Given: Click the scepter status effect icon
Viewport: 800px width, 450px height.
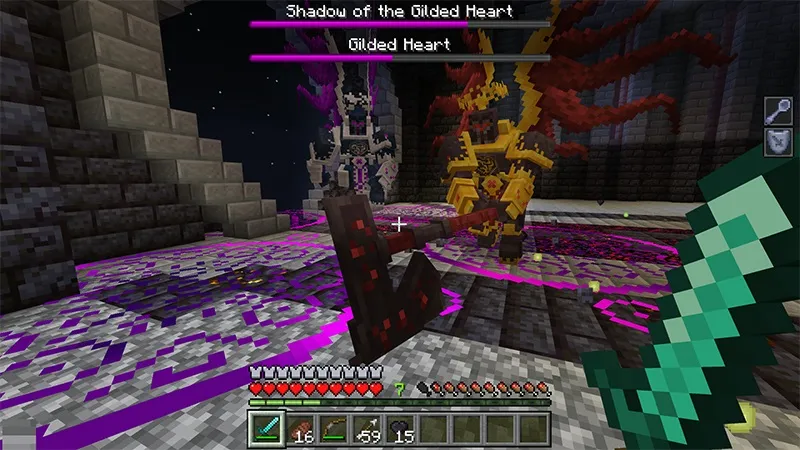Looking at the screenshot, I should (x=779, y=111).
